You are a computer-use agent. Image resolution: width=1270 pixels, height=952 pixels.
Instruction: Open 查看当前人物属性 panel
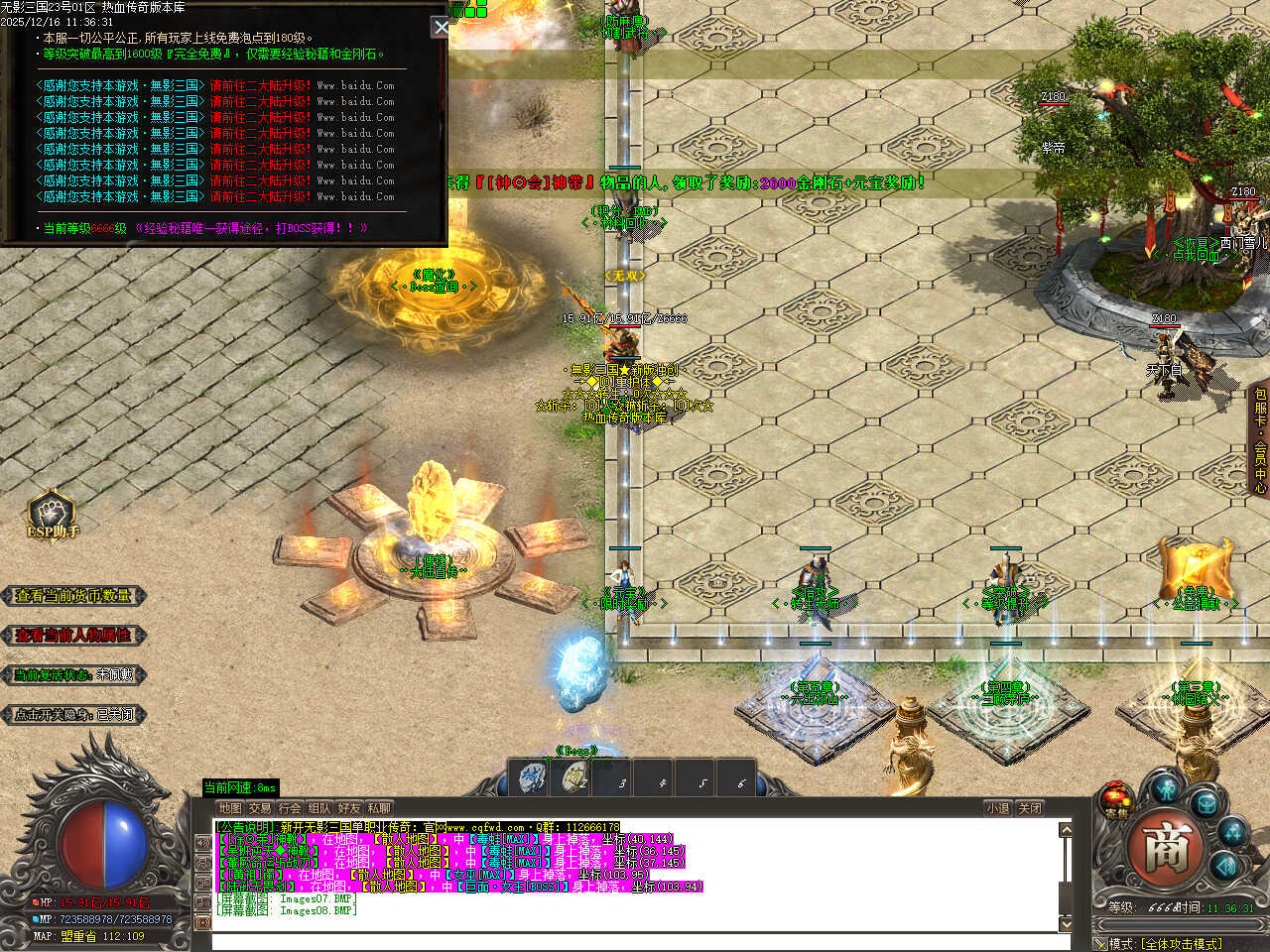(73, 636)
